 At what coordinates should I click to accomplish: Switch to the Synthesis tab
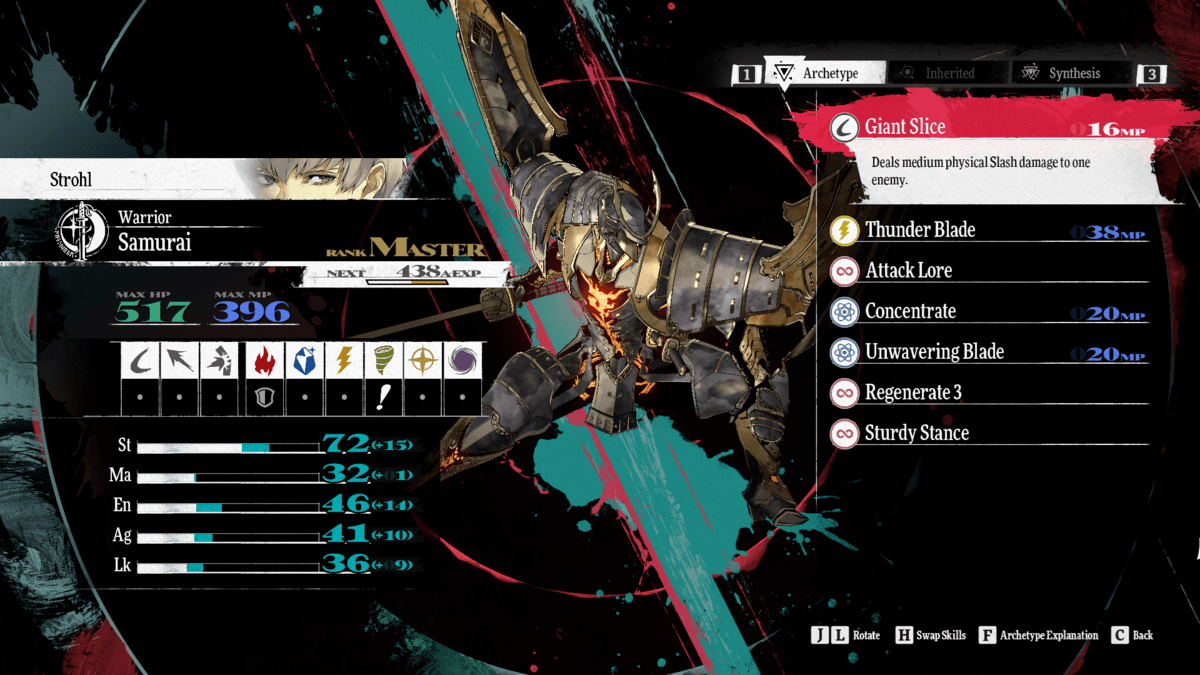click(x=1072, y=73)
